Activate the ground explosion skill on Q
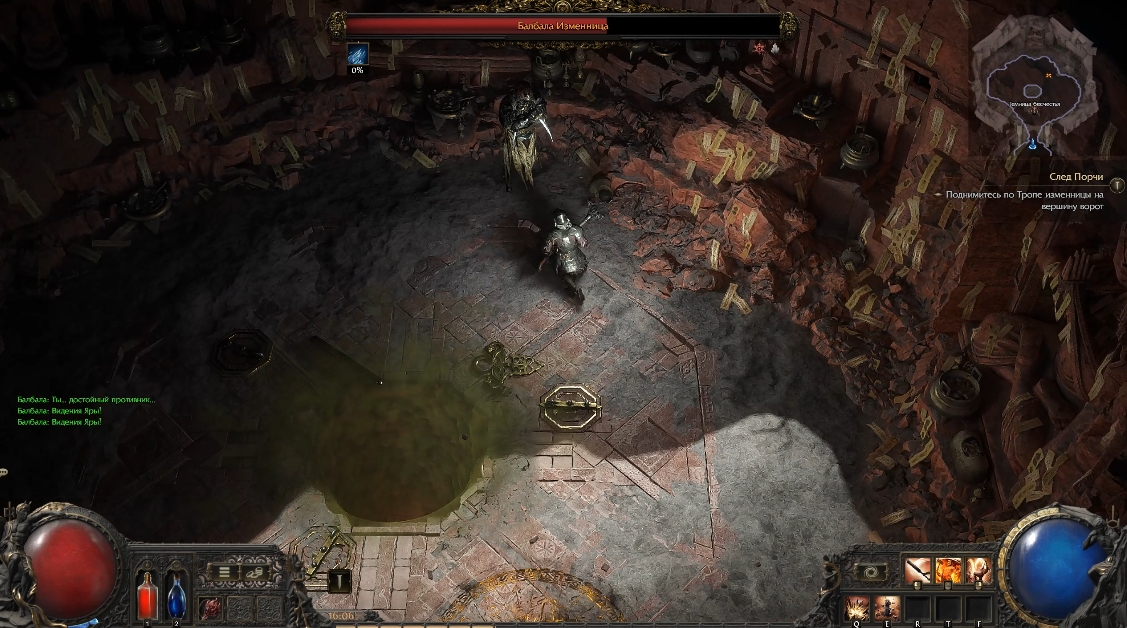 click(857, 606)
